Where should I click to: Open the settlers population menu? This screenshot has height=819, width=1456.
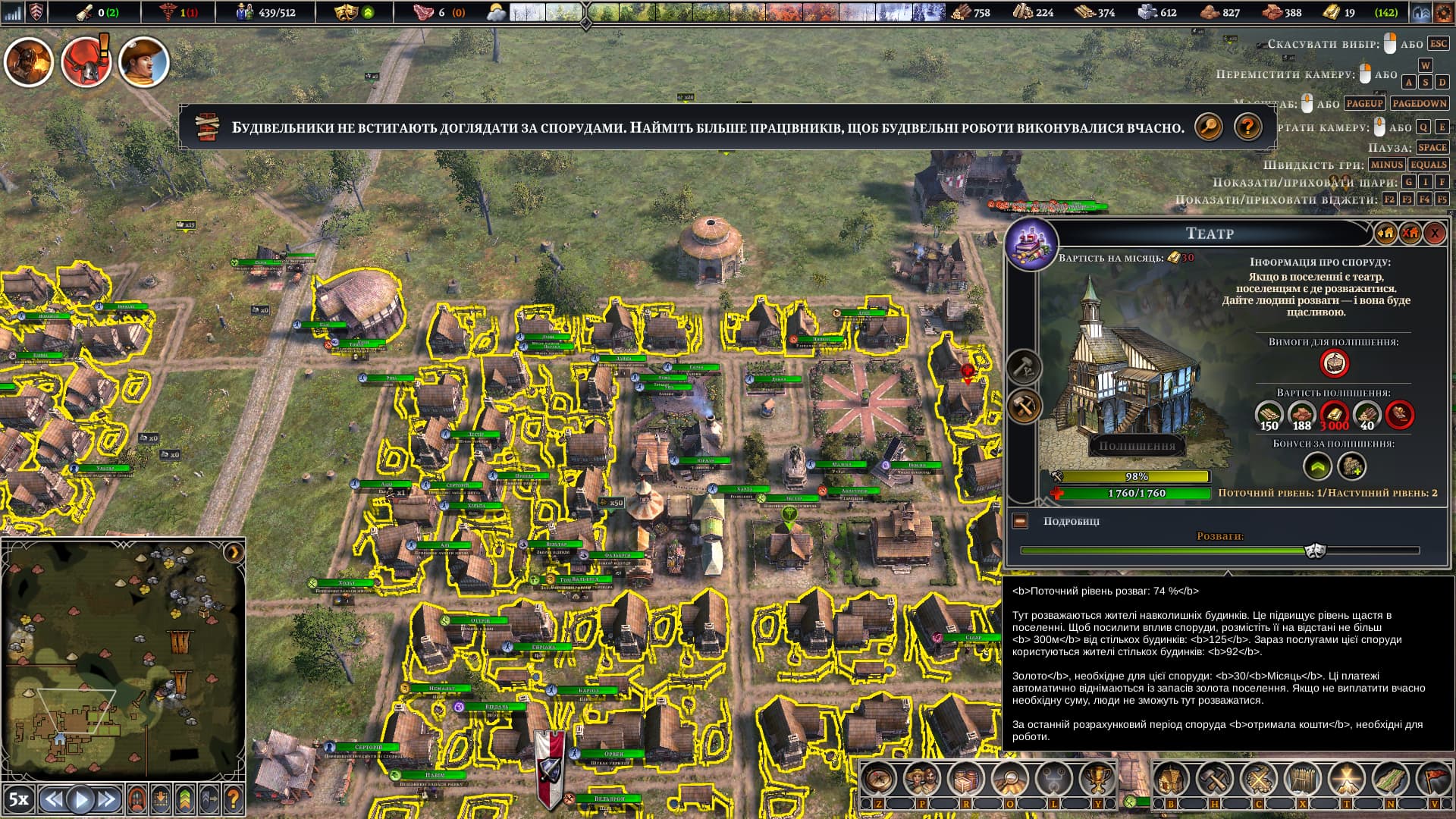tap(922, 779)
